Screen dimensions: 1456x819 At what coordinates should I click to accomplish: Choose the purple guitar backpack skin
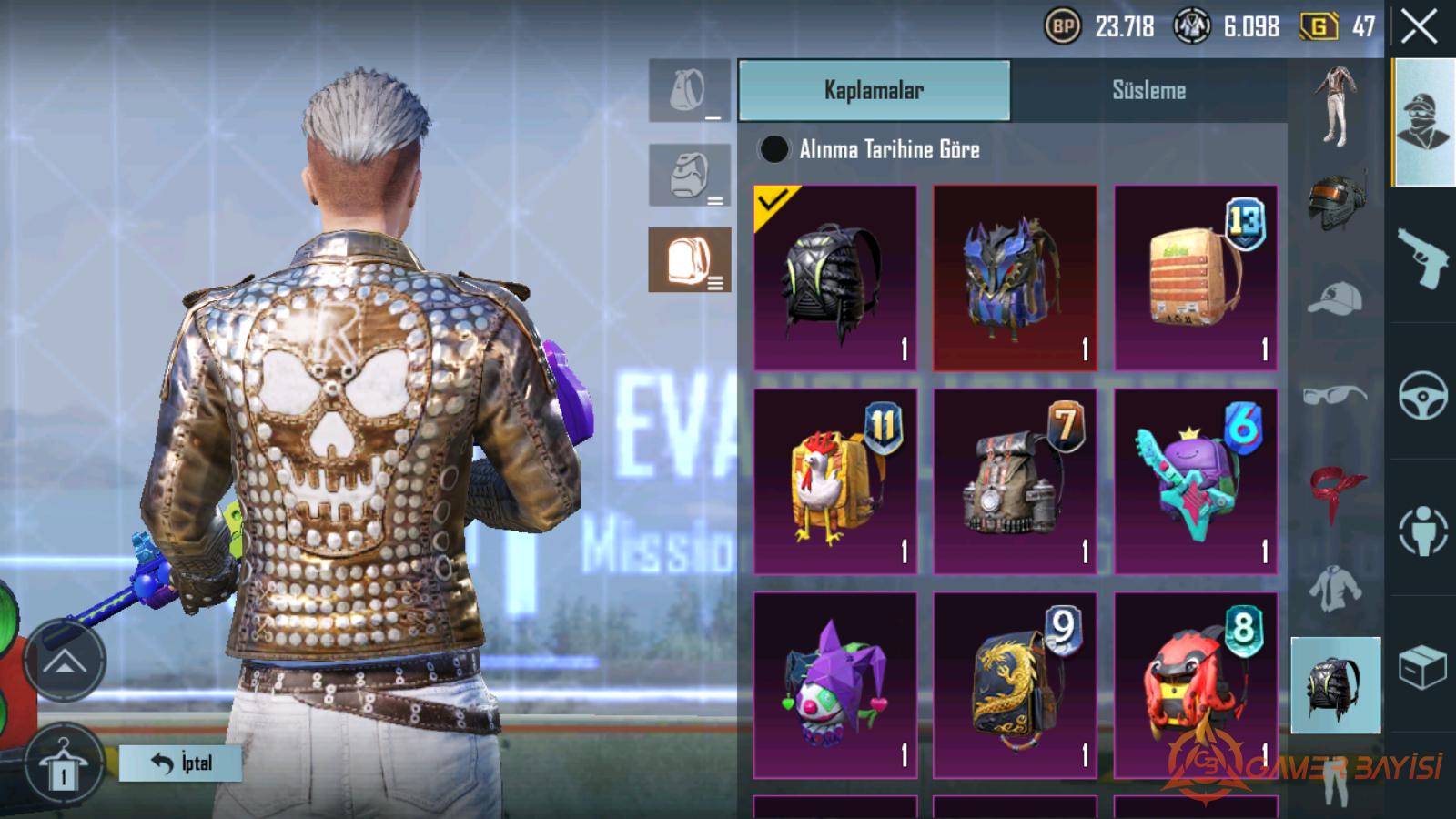point(1195,481)
